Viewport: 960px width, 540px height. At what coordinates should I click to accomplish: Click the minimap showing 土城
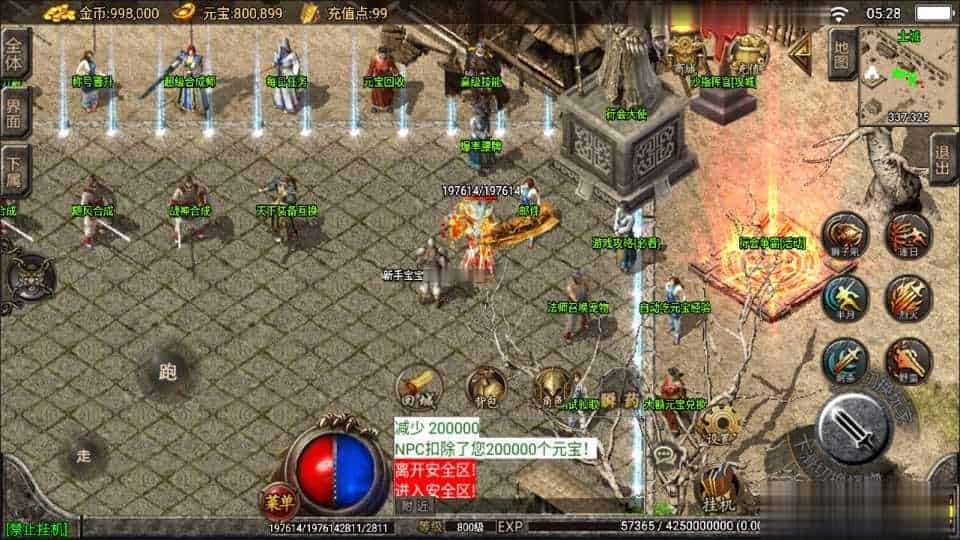[x=894, y=74]
